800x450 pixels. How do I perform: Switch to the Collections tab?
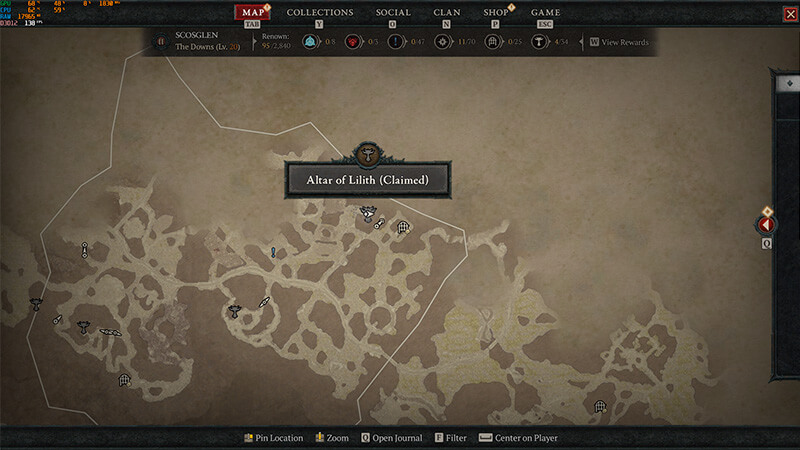coord(320,12)
